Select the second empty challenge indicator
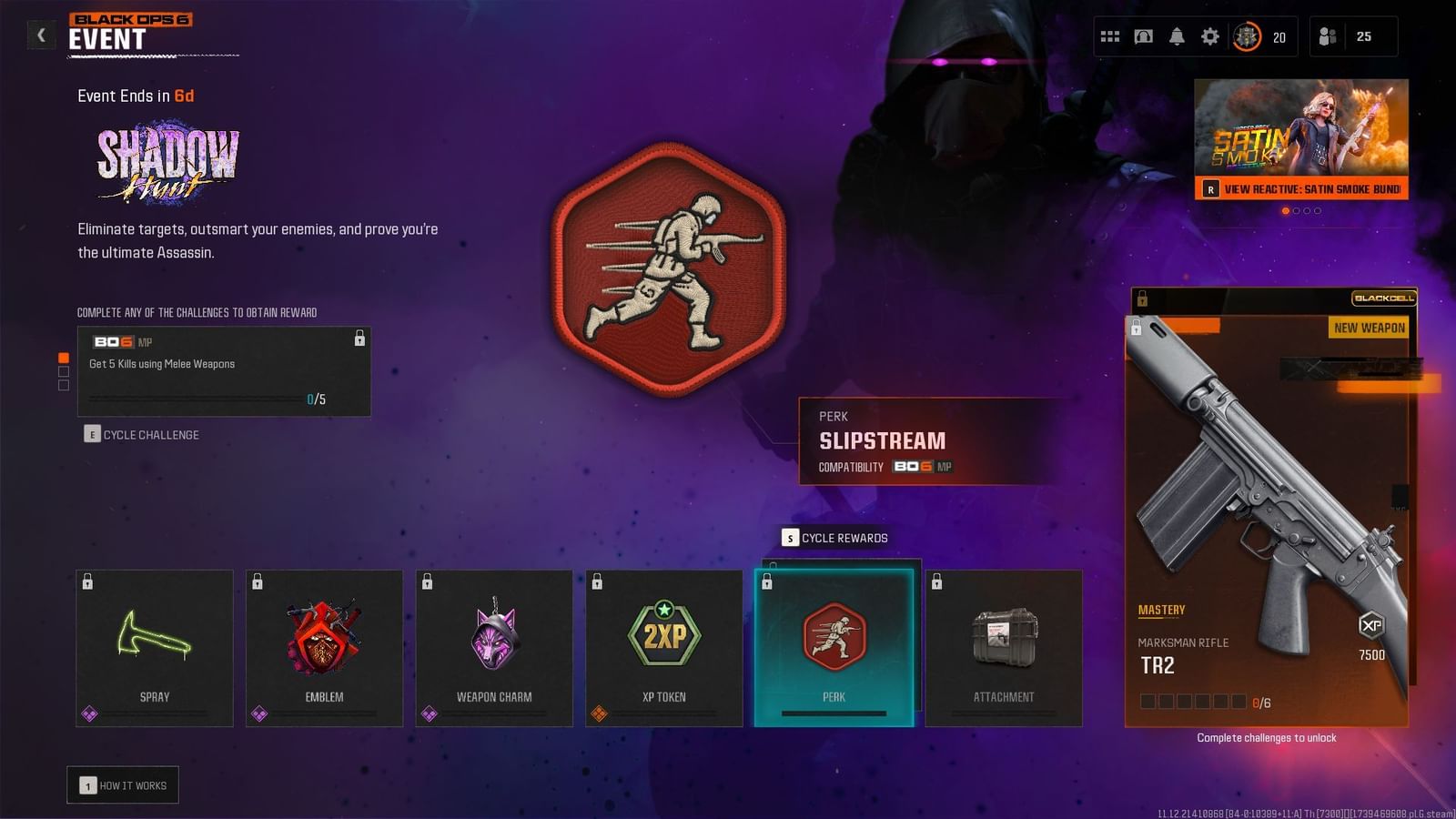This screenshot has width=1456, height=819. click(64, 371)
